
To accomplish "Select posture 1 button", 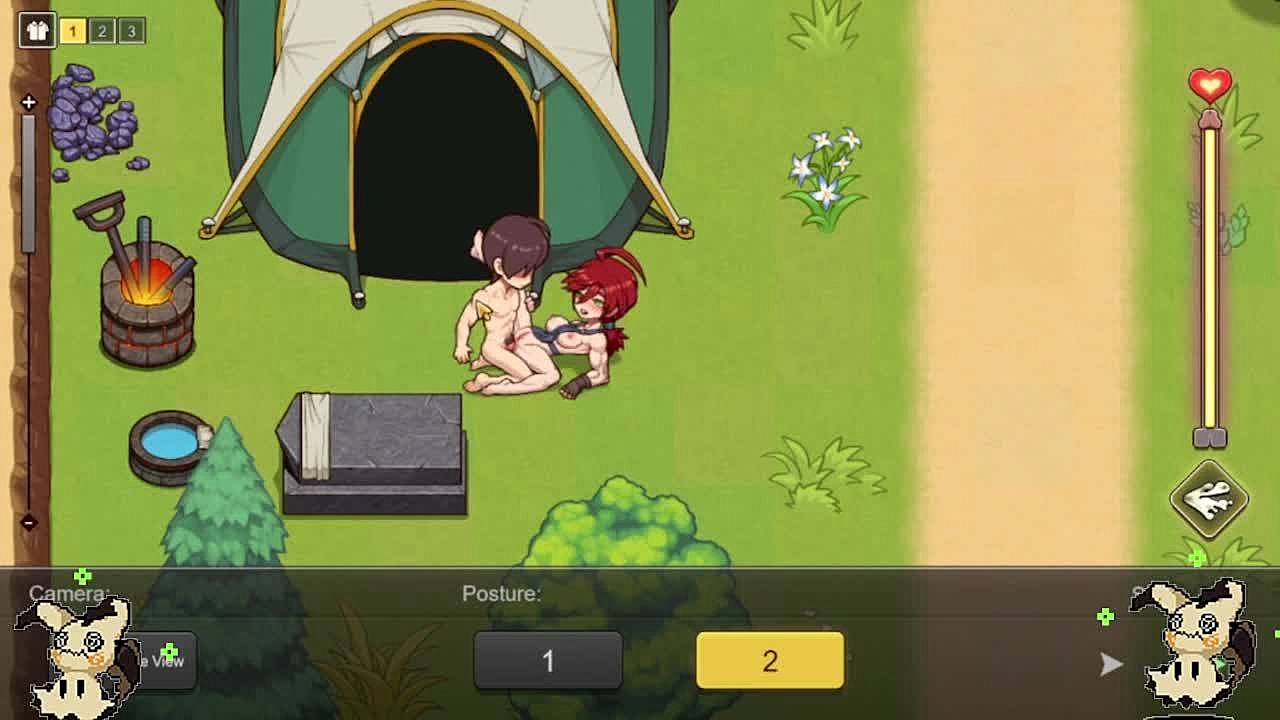I will pos(548,661).
